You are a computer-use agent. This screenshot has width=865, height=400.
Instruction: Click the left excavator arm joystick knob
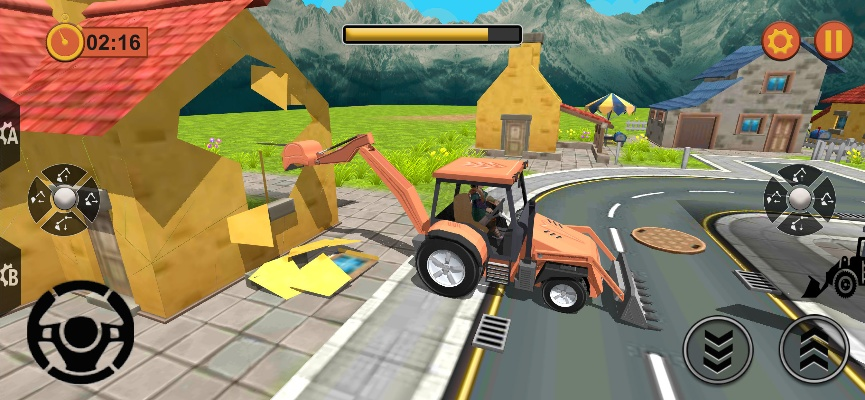64,199
